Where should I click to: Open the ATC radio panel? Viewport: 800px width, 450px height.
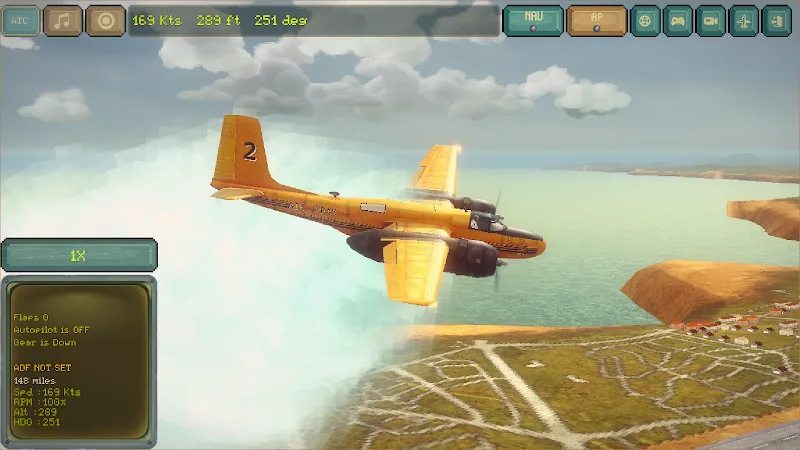[x=19, y=20]
